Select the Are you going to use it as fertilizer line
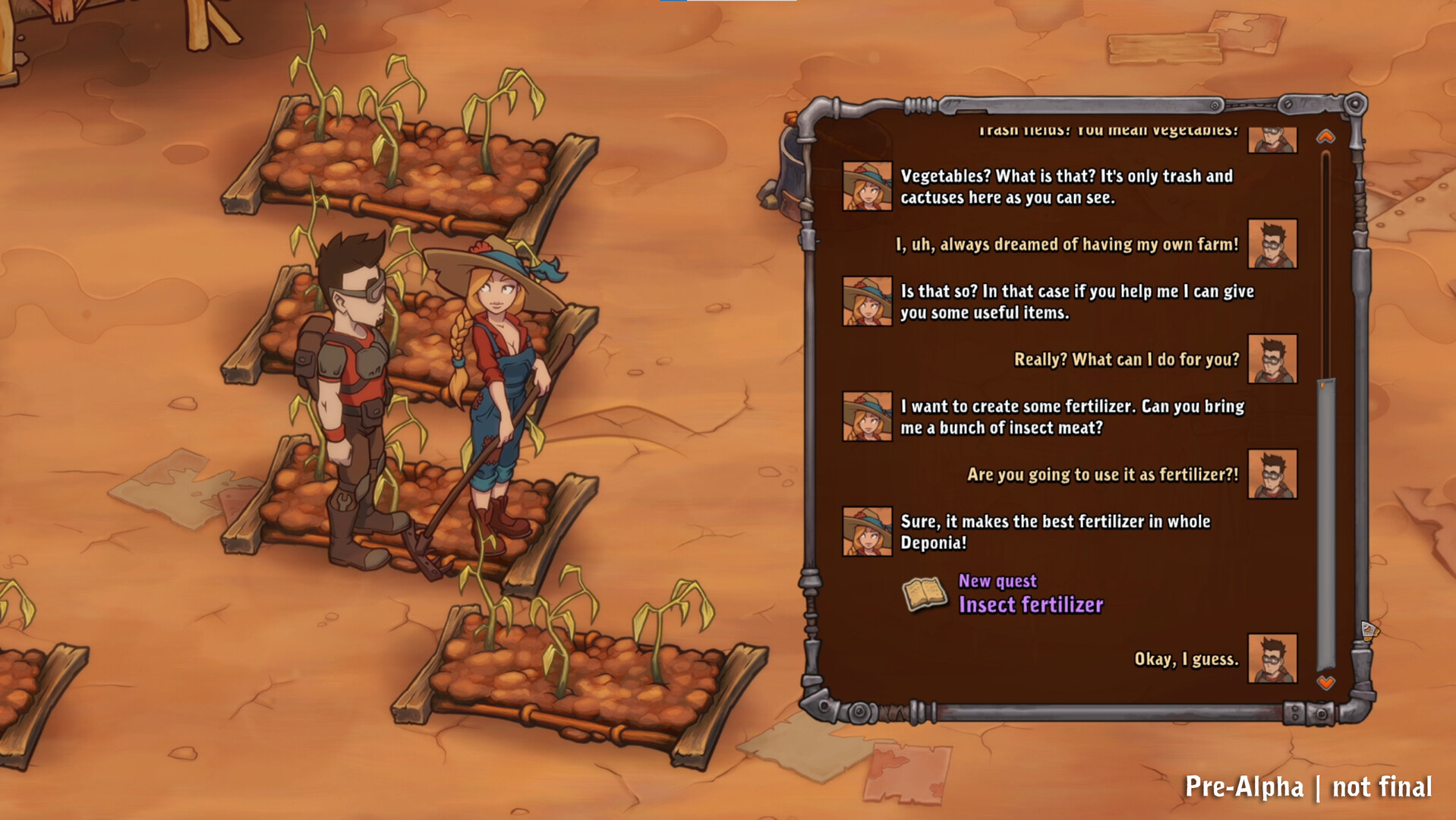 pos(1105,474)
